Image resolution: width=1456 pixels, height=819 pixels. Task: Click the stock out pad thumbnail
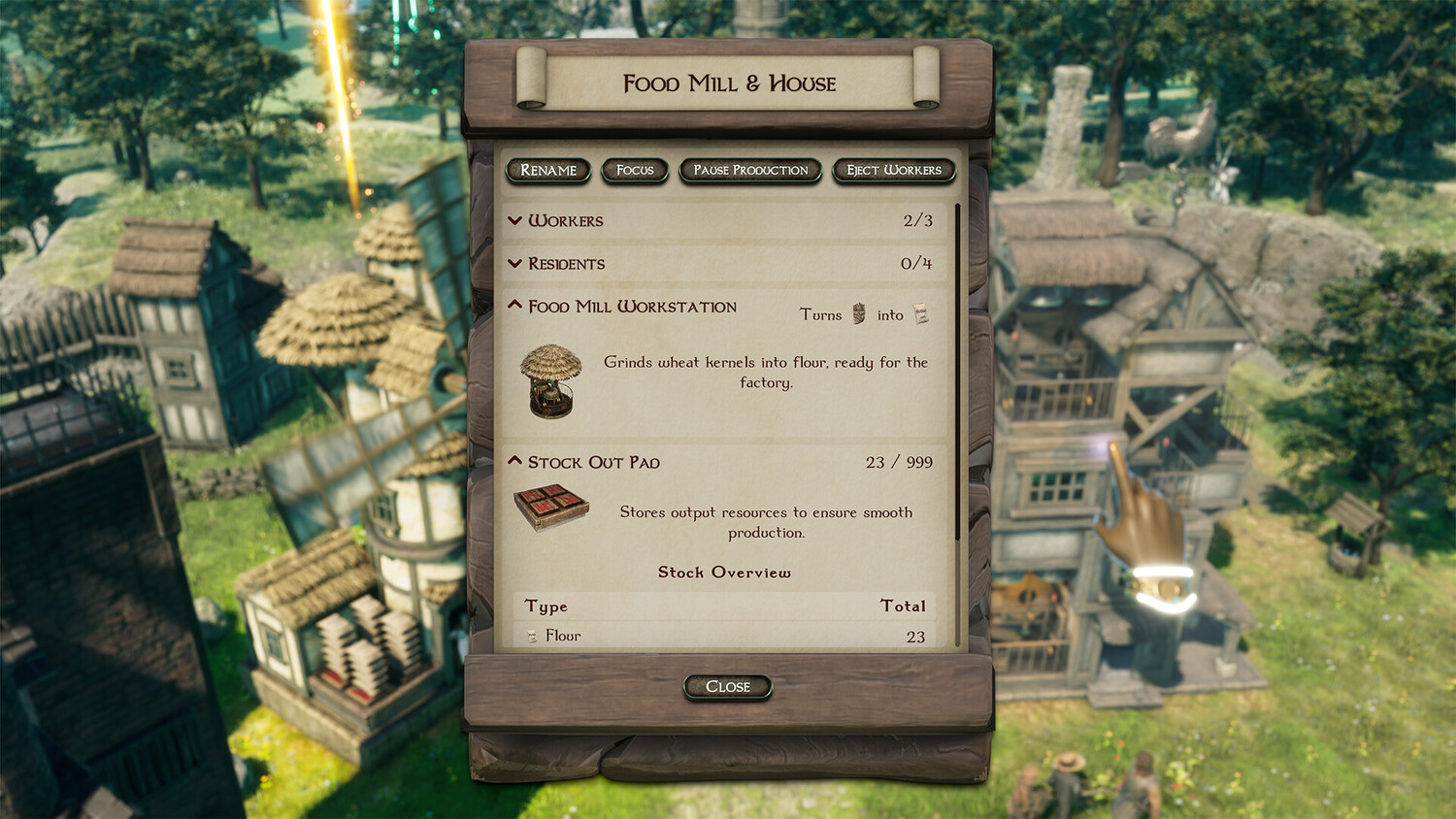[550, 508]
